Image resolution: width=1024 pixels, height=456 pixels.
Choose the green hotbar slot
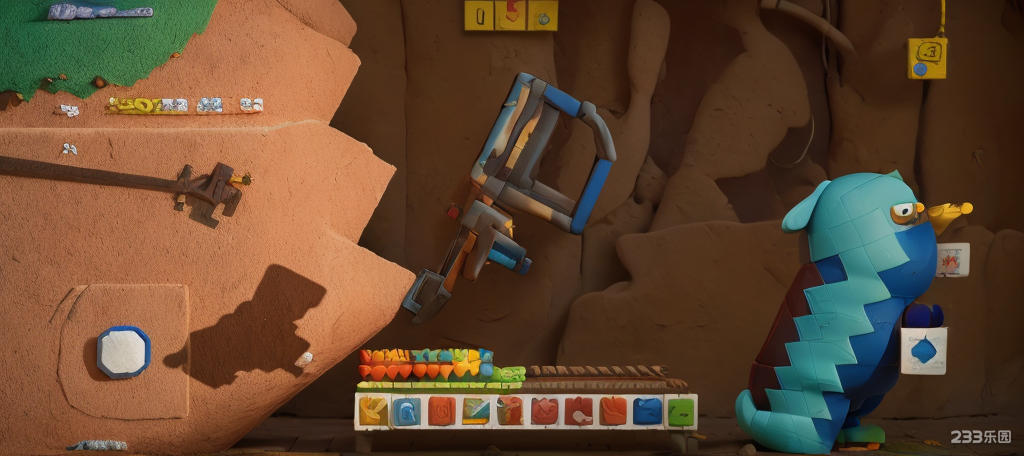pyautogui.click(x=681, y=411)
